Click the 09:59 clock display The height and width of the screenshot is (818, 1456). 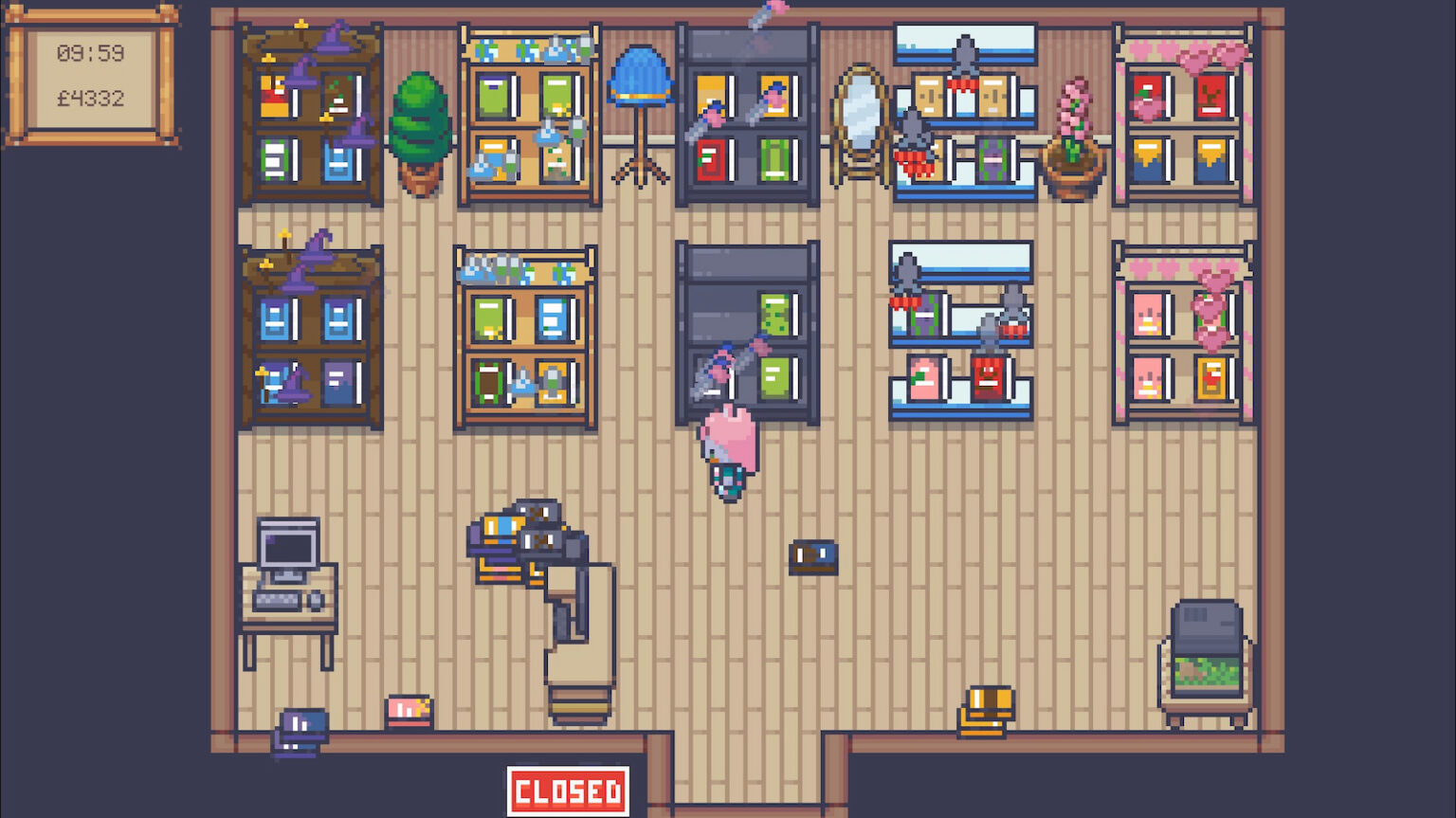click(92, 54)
